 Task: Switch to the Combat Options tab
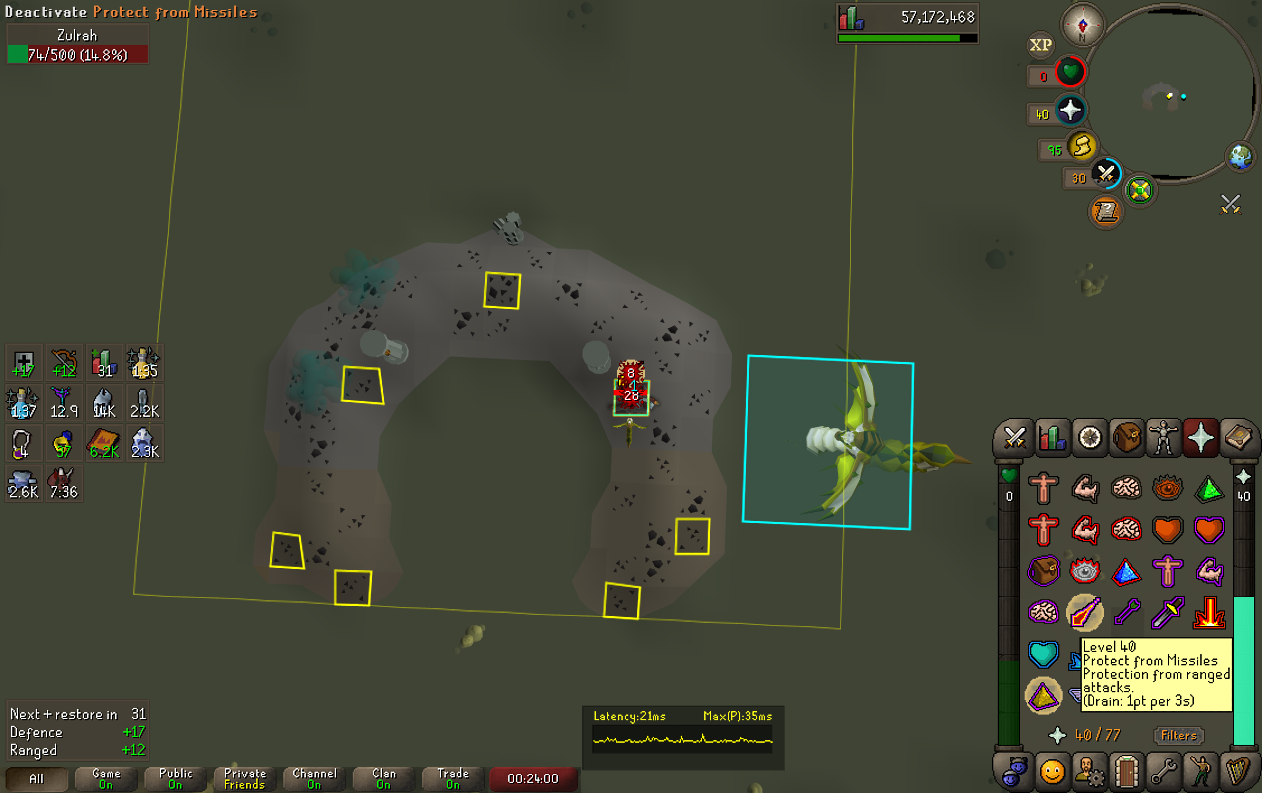[1014, 437]
